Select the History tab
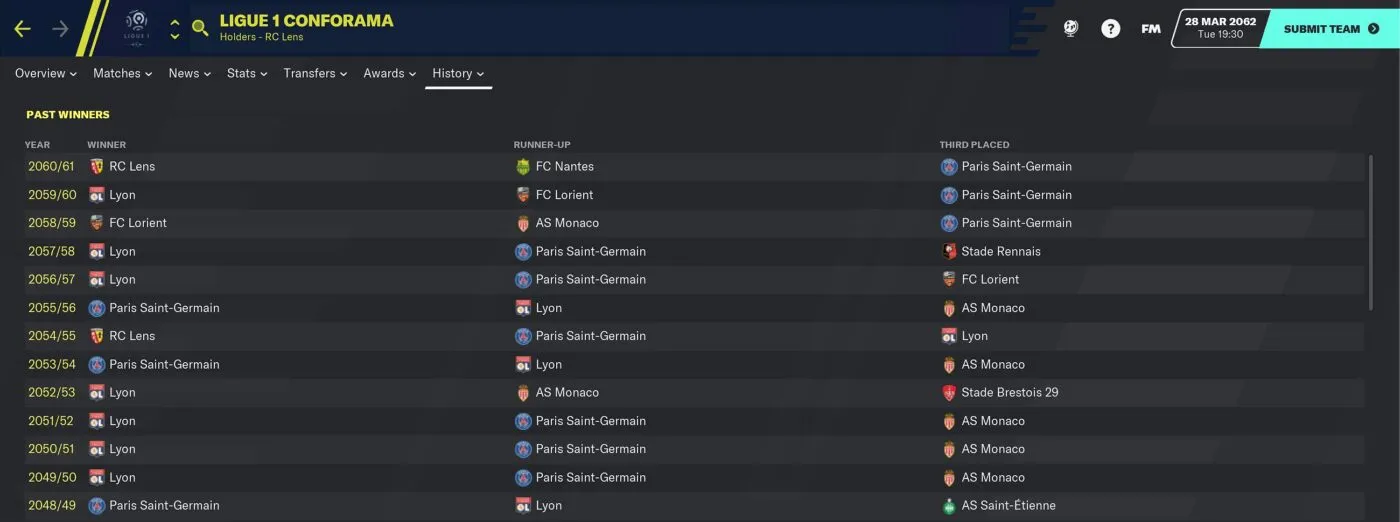This screenshot has width=1400, height=522. 458,73
